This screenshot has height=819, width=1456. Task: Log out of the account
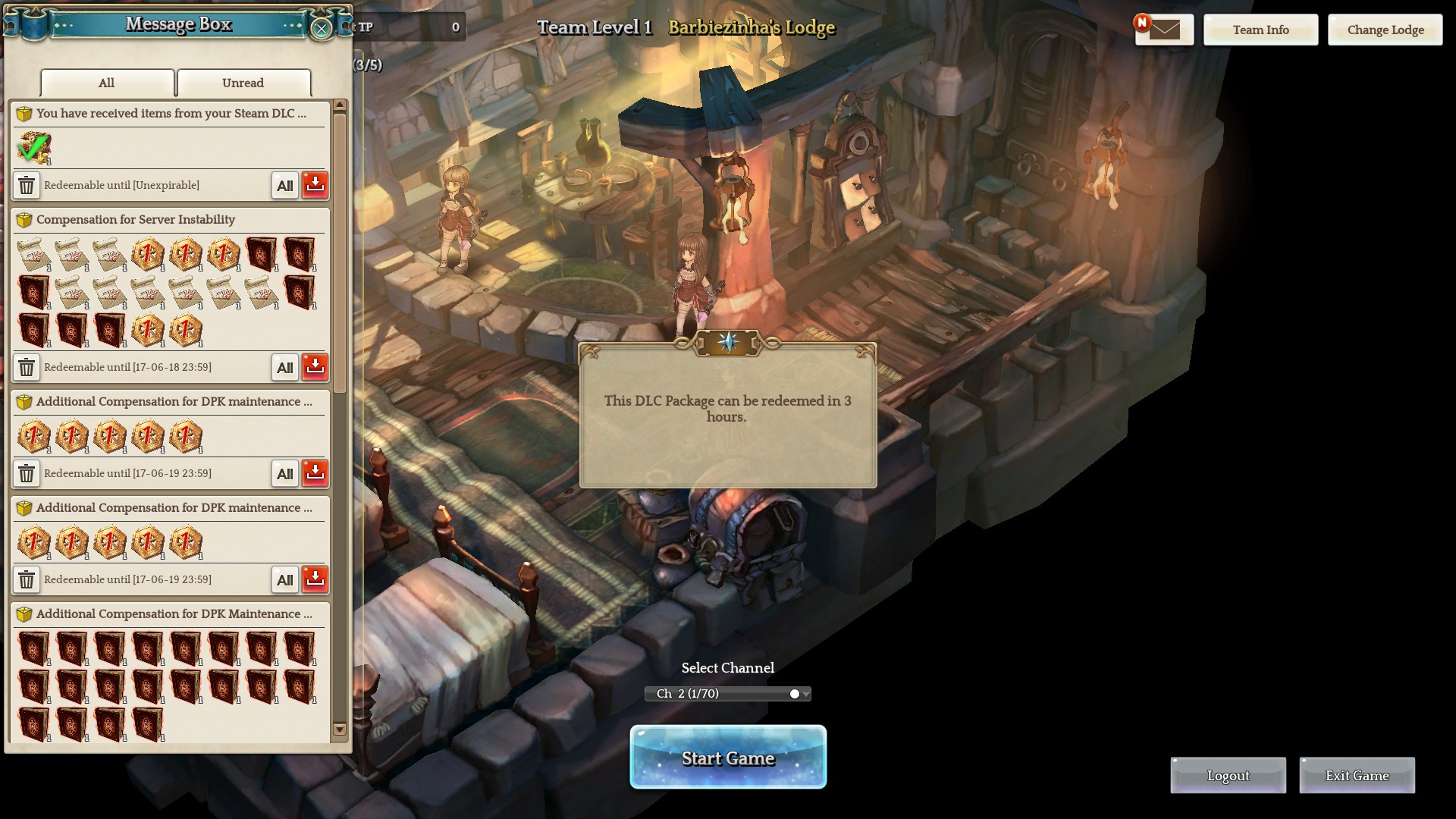pos(1228,776)
